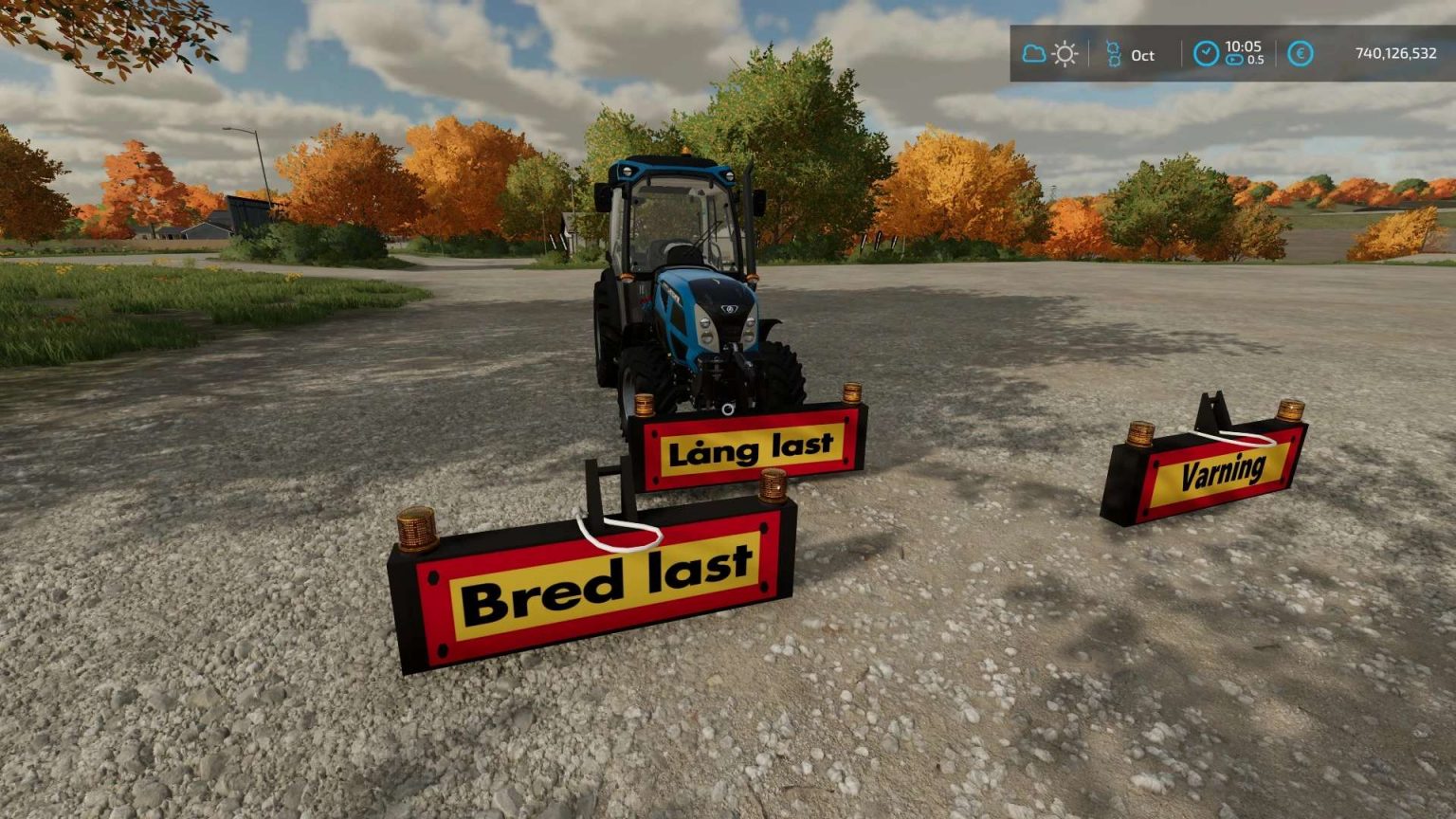Toggle the left beacon on the Bred last board
The image size is (1456, 819).
(416, 529)
